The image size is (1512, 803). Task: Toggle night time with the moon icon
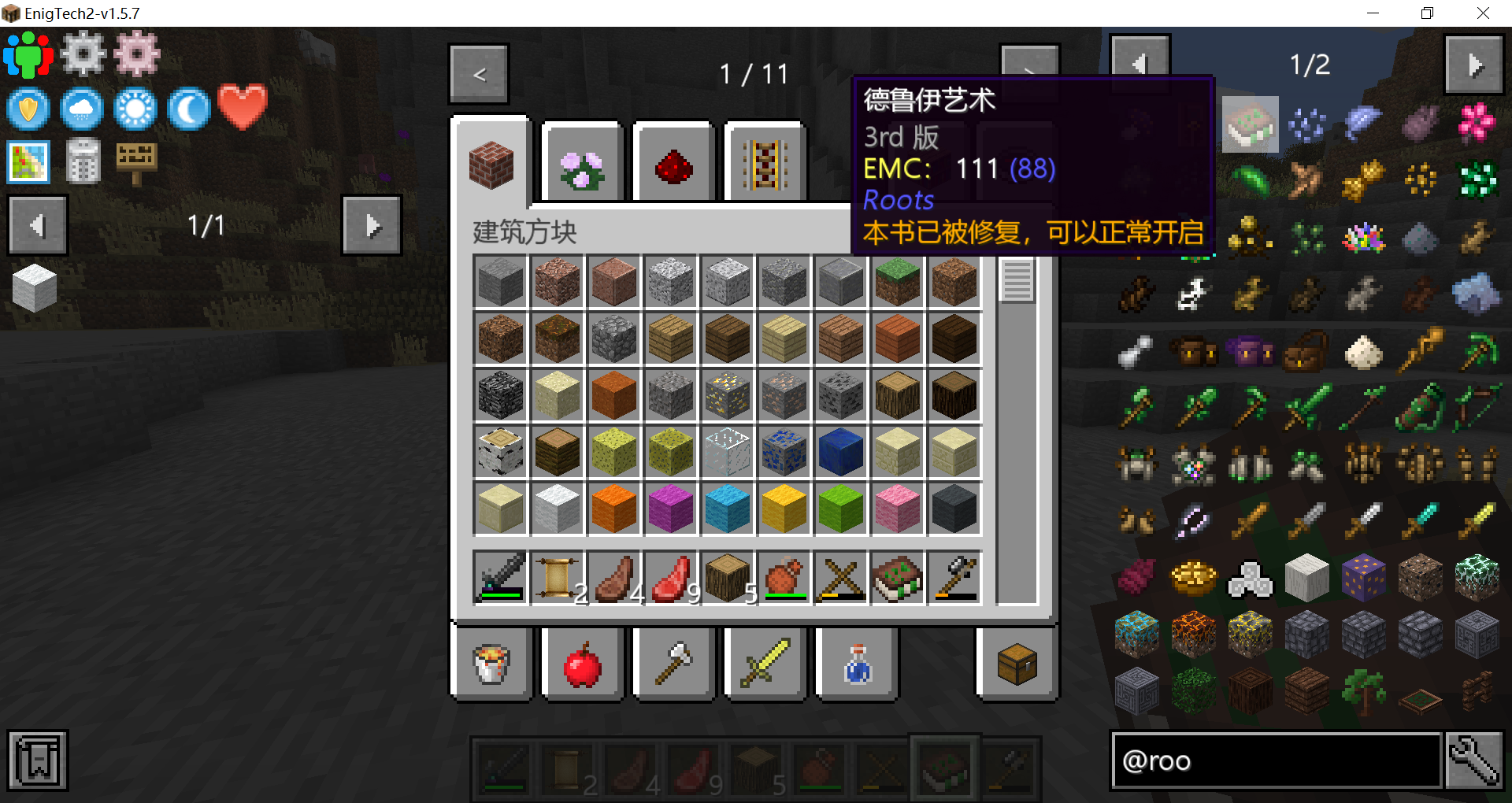(188, 109)
